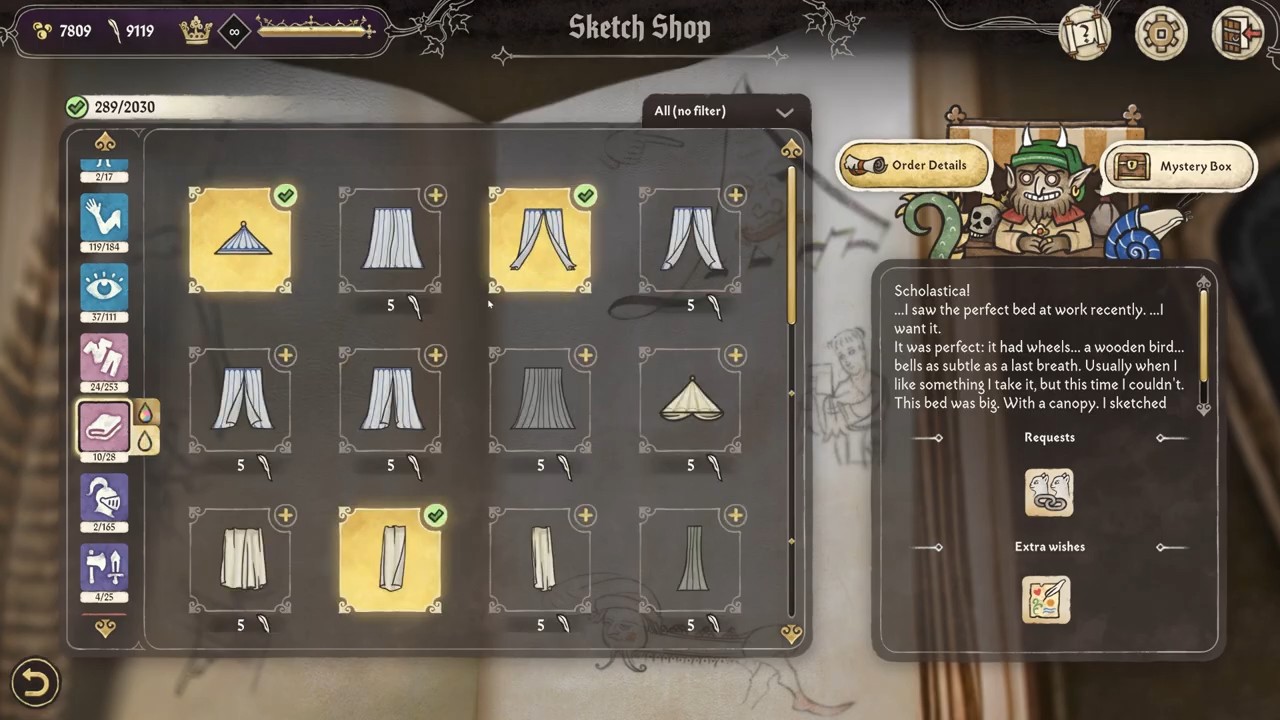Screen dimensions: 1280x720
Task: Switch to the eye category tab
Action: click(105, 288)
